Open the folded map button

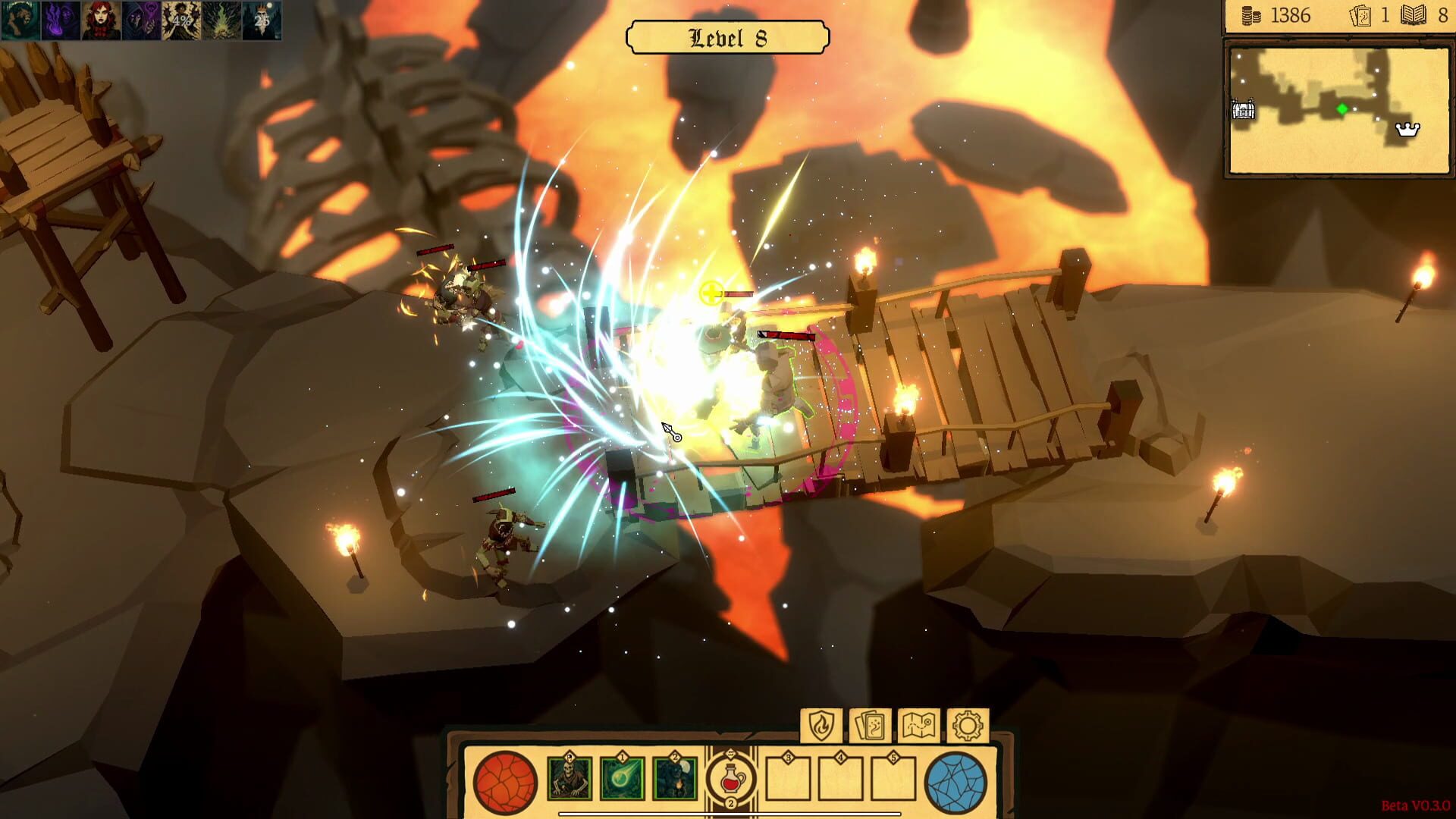[919, 726]
